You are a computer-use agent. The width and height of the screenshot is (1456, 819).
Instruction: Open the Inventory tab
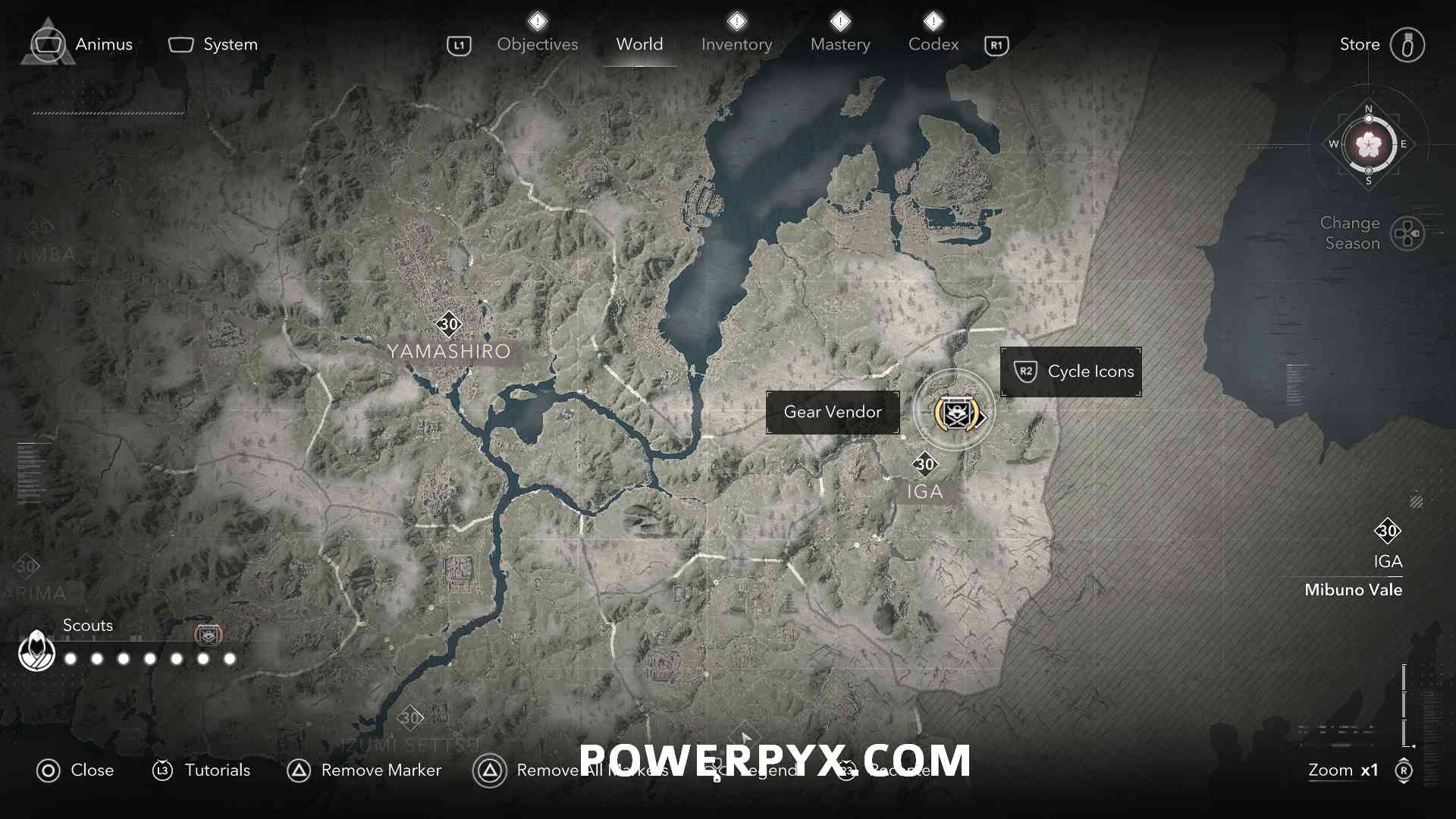(736, 44)
